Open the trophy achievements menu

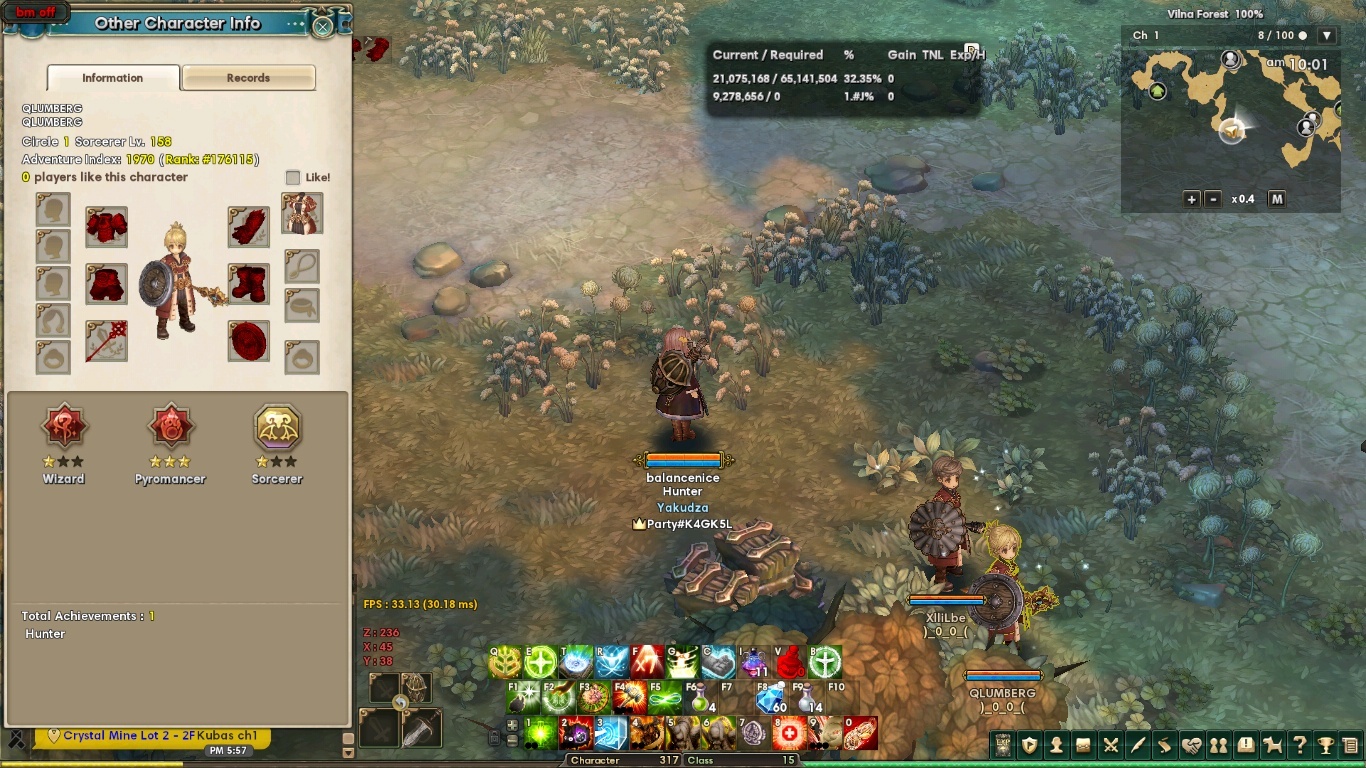[x=1326, y=745]
